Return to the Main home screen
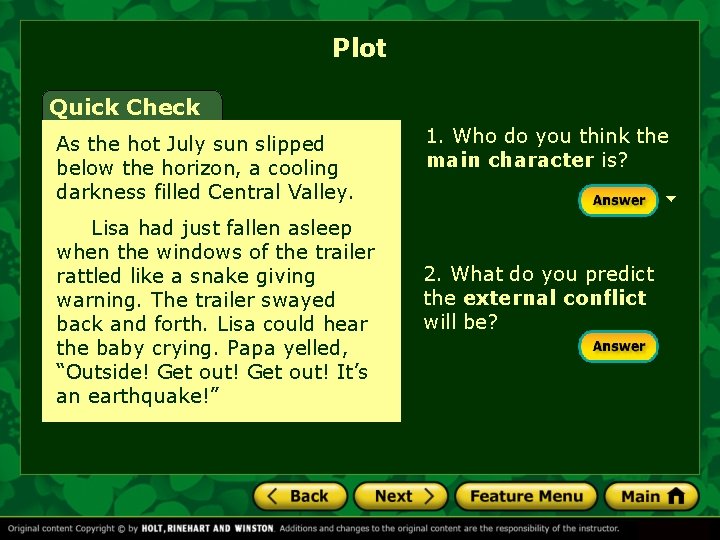Image resolution: width=720 pixels, height=540 pixels. pyautogui.click(x=651, y=496)
